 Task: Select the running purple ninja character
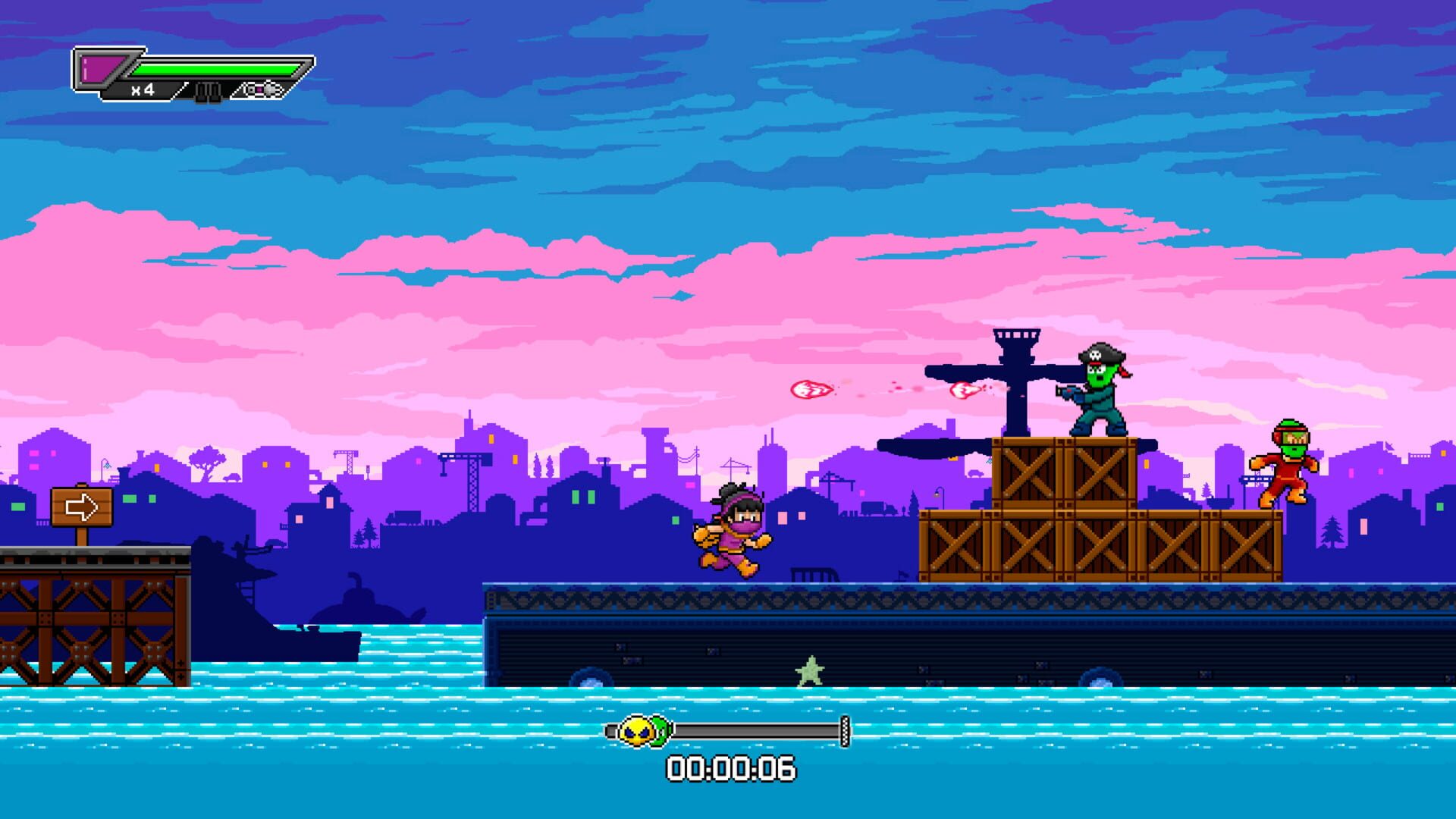click(732, 531)
